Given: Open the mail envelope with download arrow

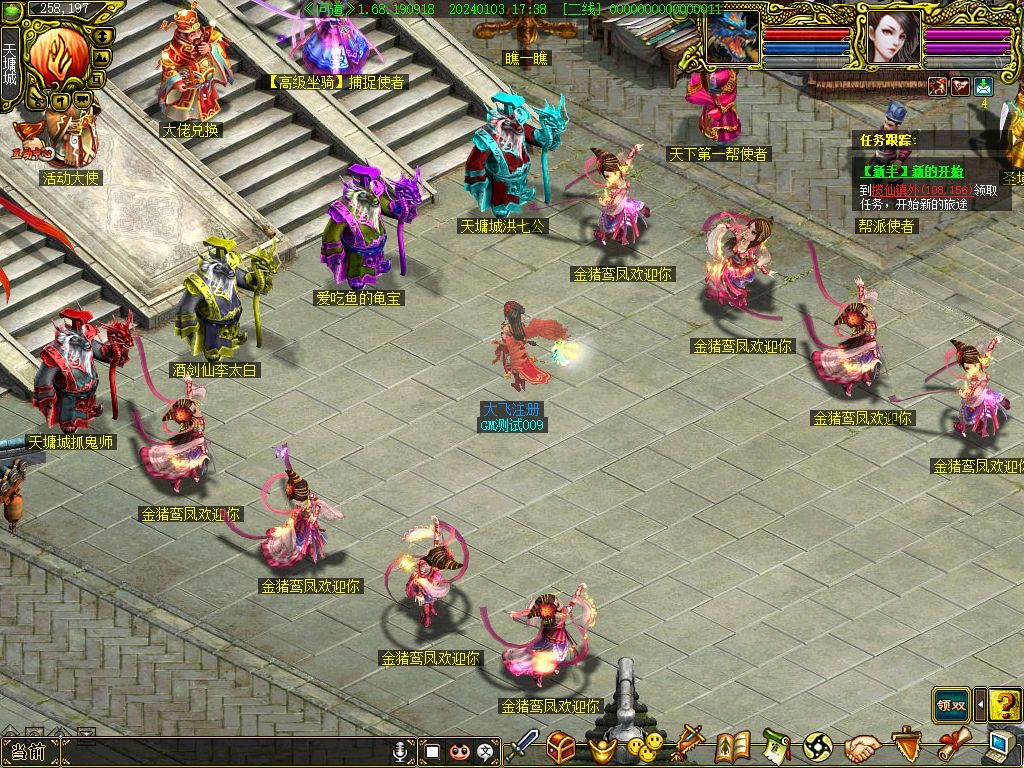Looking at the screenshot, I should coord(983,87).
